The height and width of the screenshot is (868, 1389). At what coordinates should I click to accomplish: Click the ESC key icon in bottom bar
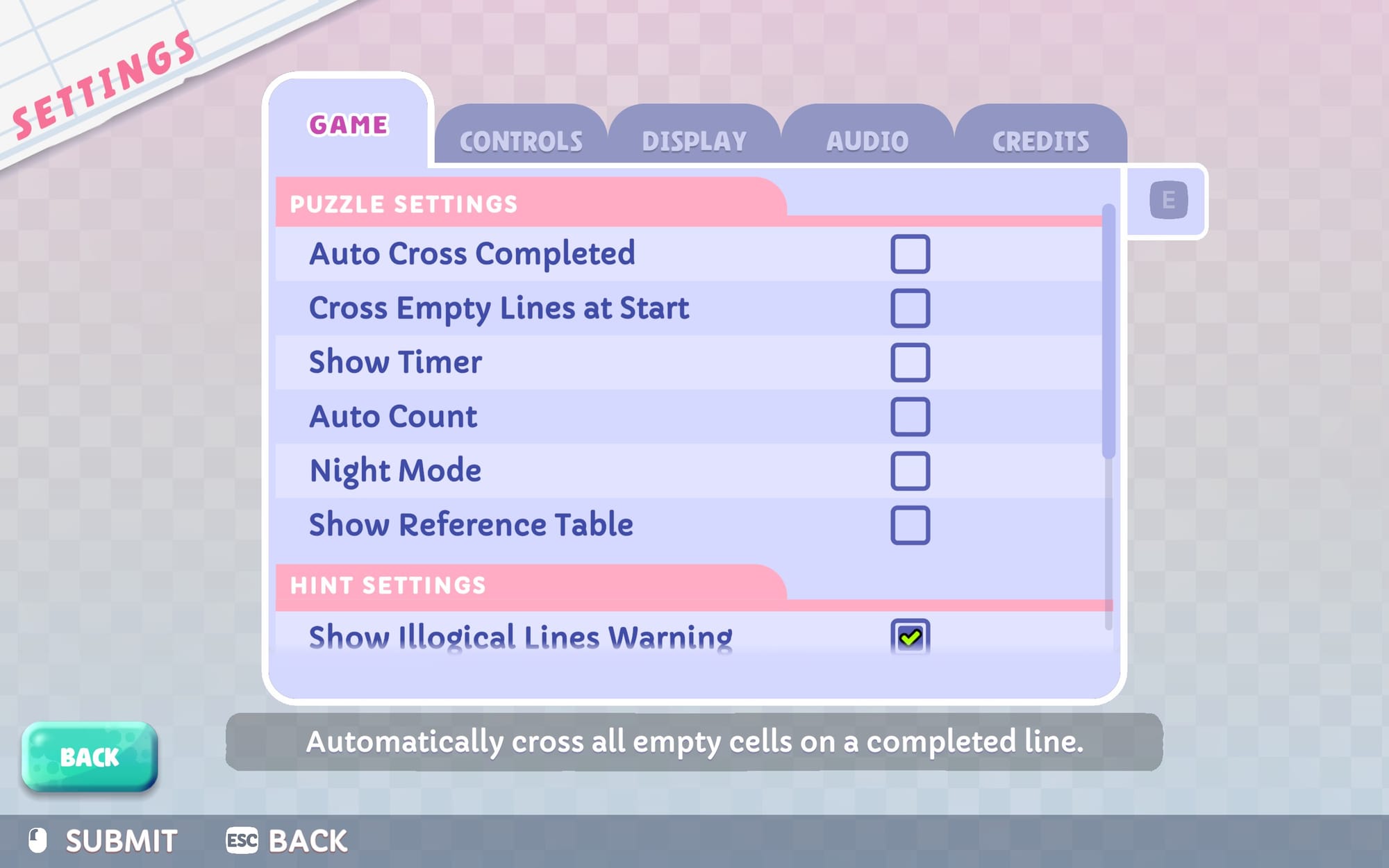243,838
